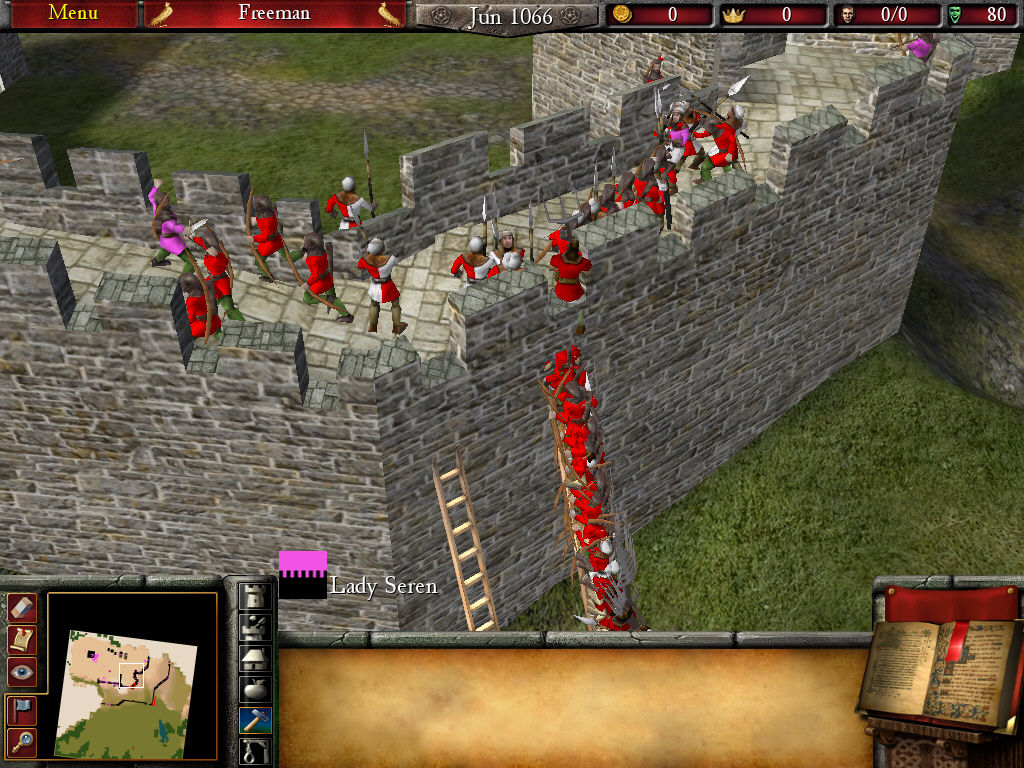This screenshot has height=768, width=1024.
Task: Select the eraser delete tool
Action: [x=22, y=607]
